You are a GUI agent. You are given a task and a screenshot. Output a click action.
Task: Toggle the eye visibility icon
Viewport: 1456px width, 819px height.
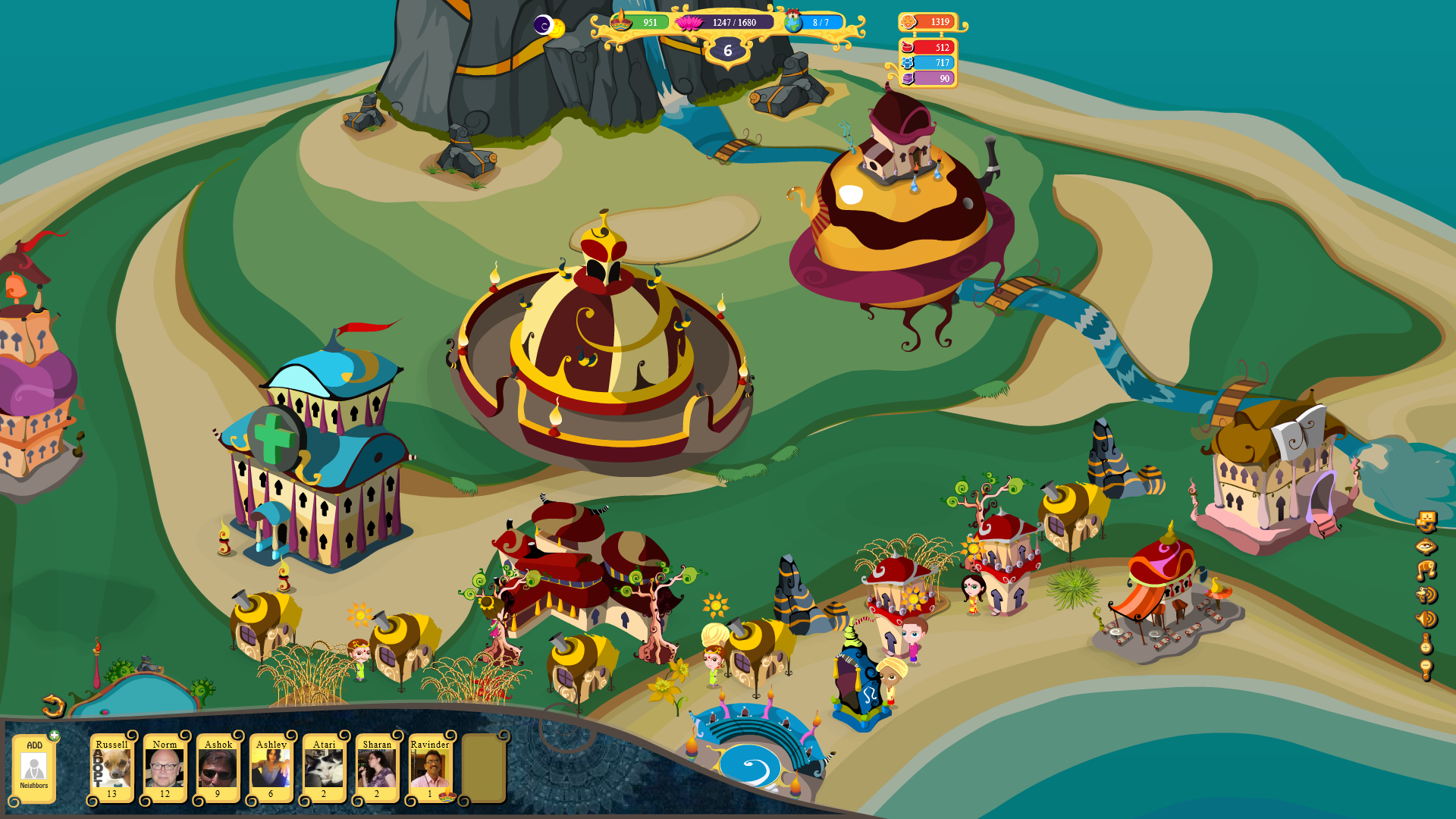pos(1426,546)
